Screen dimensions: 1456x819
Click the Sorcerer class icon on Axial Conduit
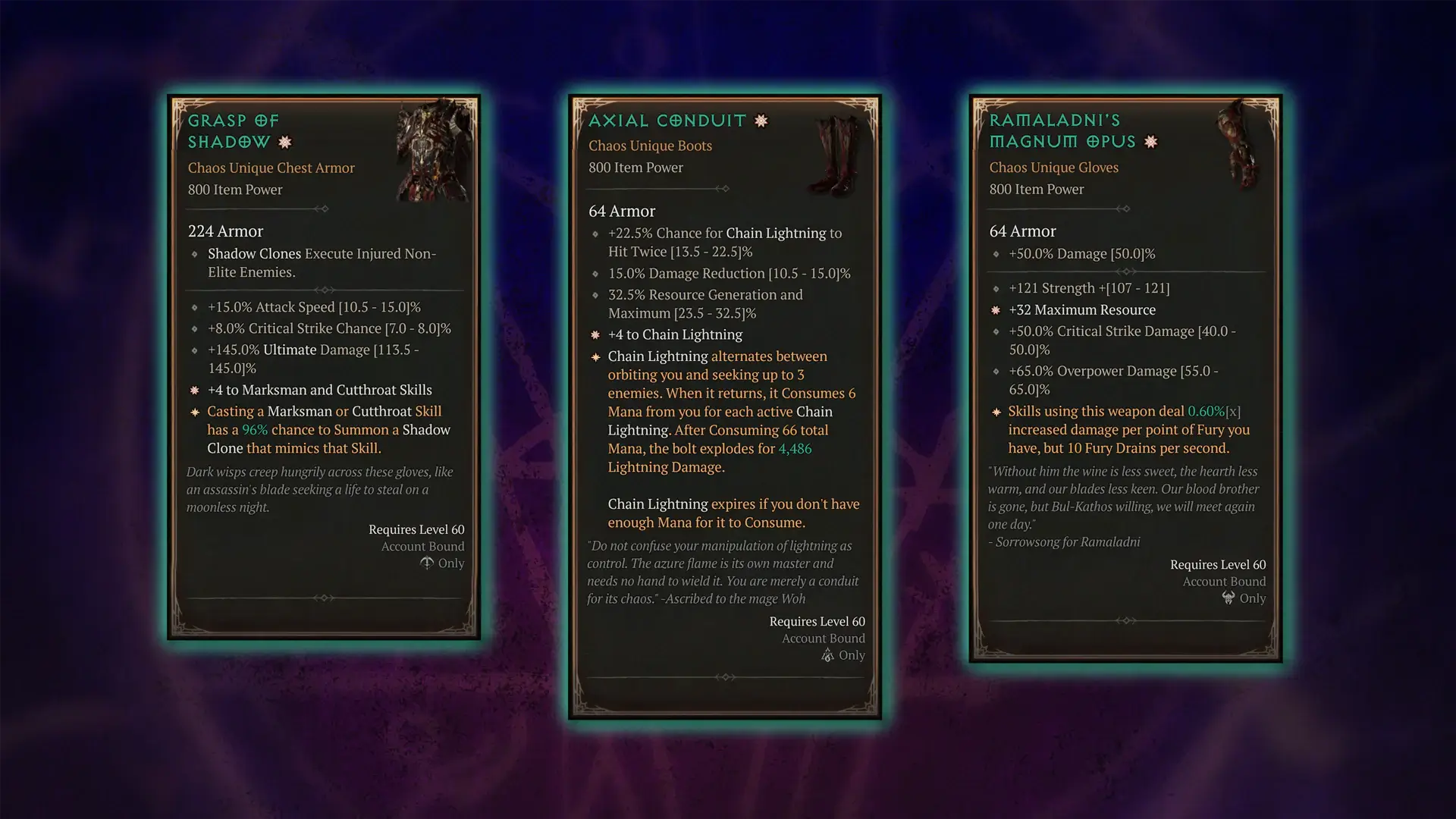(x=827, y=655)
